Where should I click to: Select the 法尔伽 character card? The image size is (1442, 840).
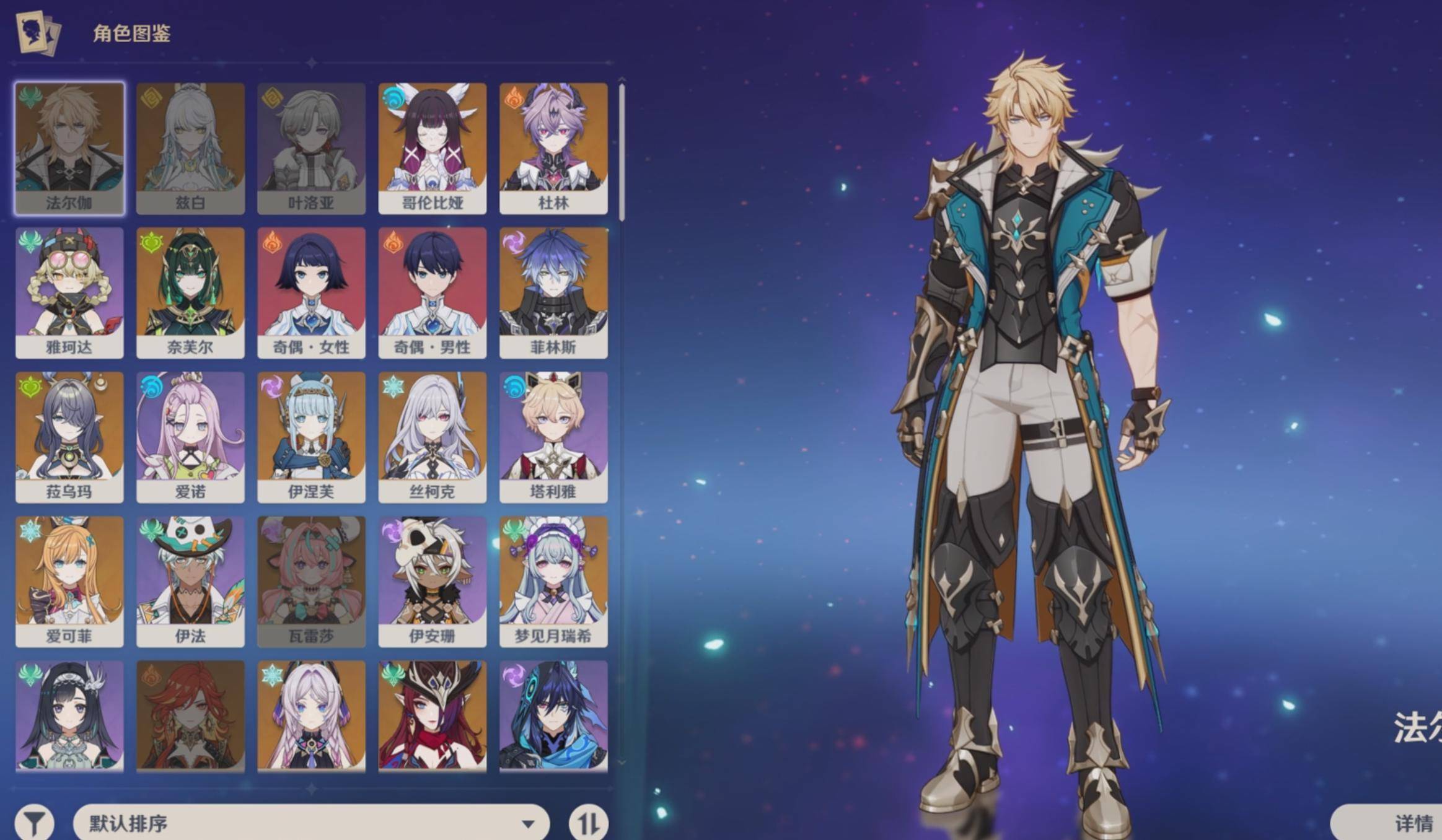tap(69, 149)
